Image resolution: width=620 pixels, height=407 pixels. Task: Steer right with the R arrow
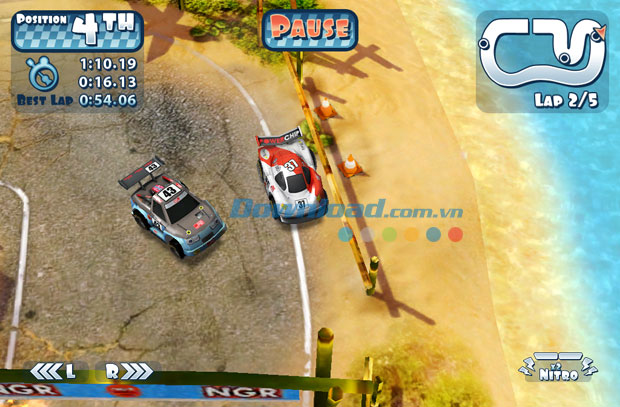[x=128, y=371]
